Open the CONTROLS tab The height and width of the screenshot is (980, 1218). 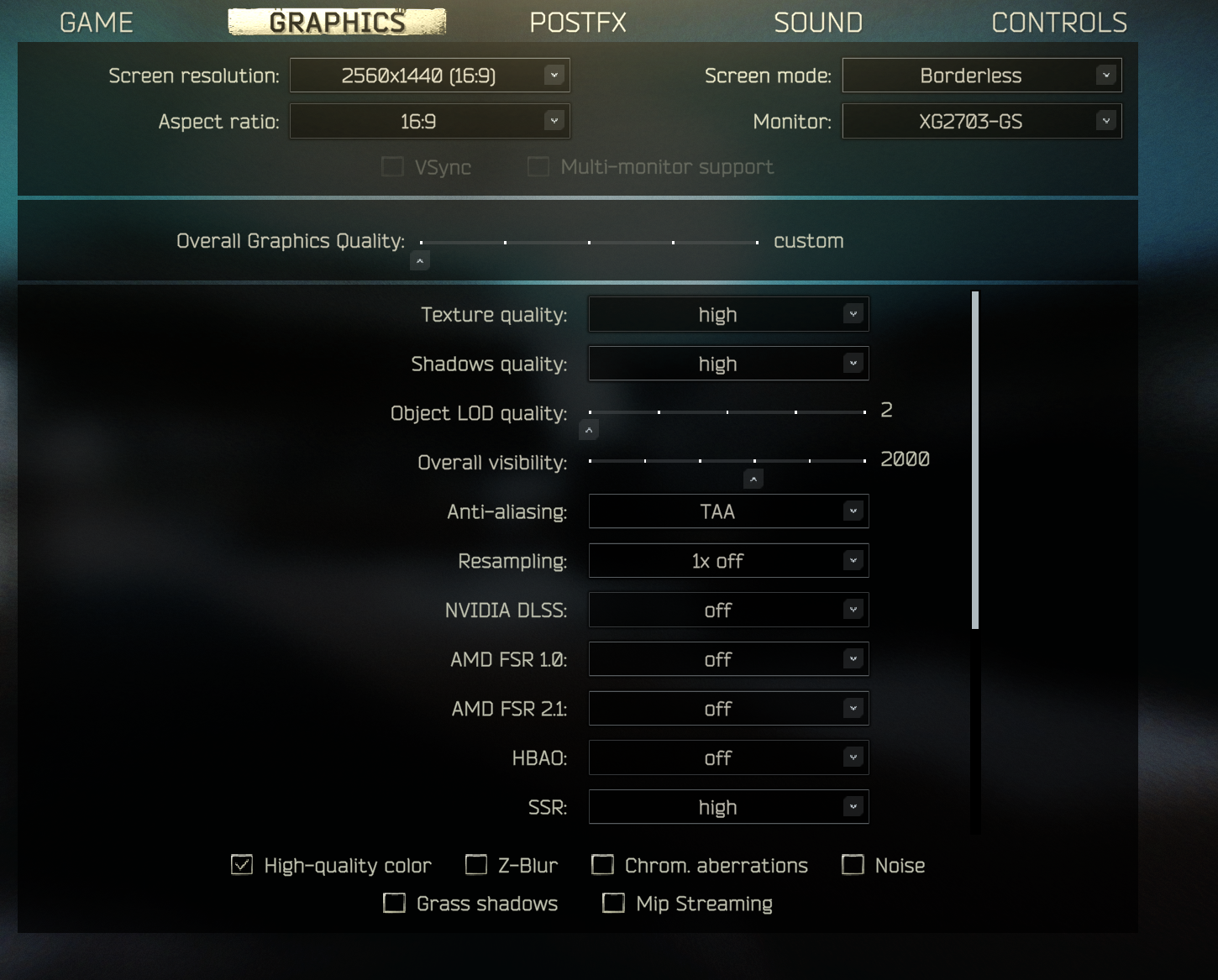pyautogui.click(x=1059, y=22)
